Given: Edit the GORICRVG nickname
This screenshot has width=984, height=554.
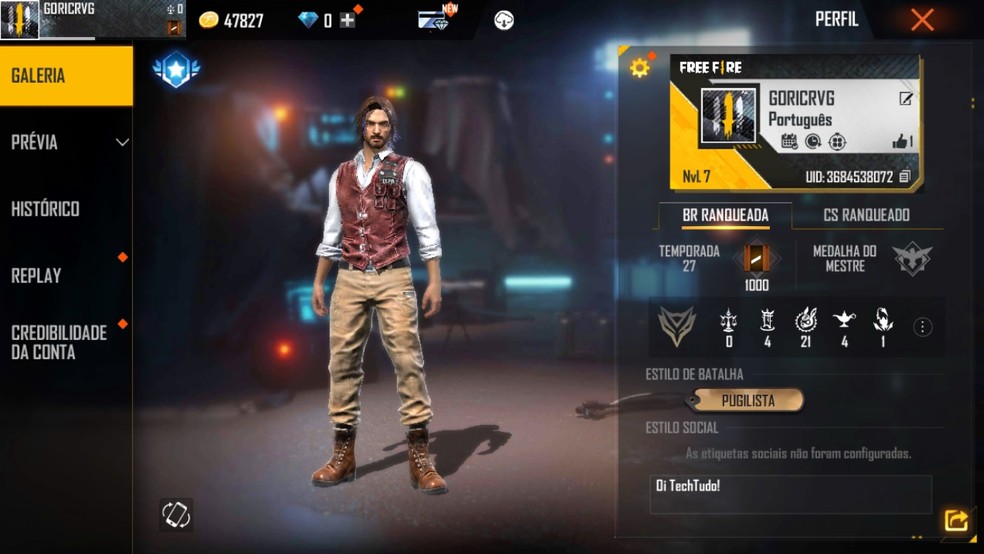Looking at the screenshot, I should click(905, 98).
